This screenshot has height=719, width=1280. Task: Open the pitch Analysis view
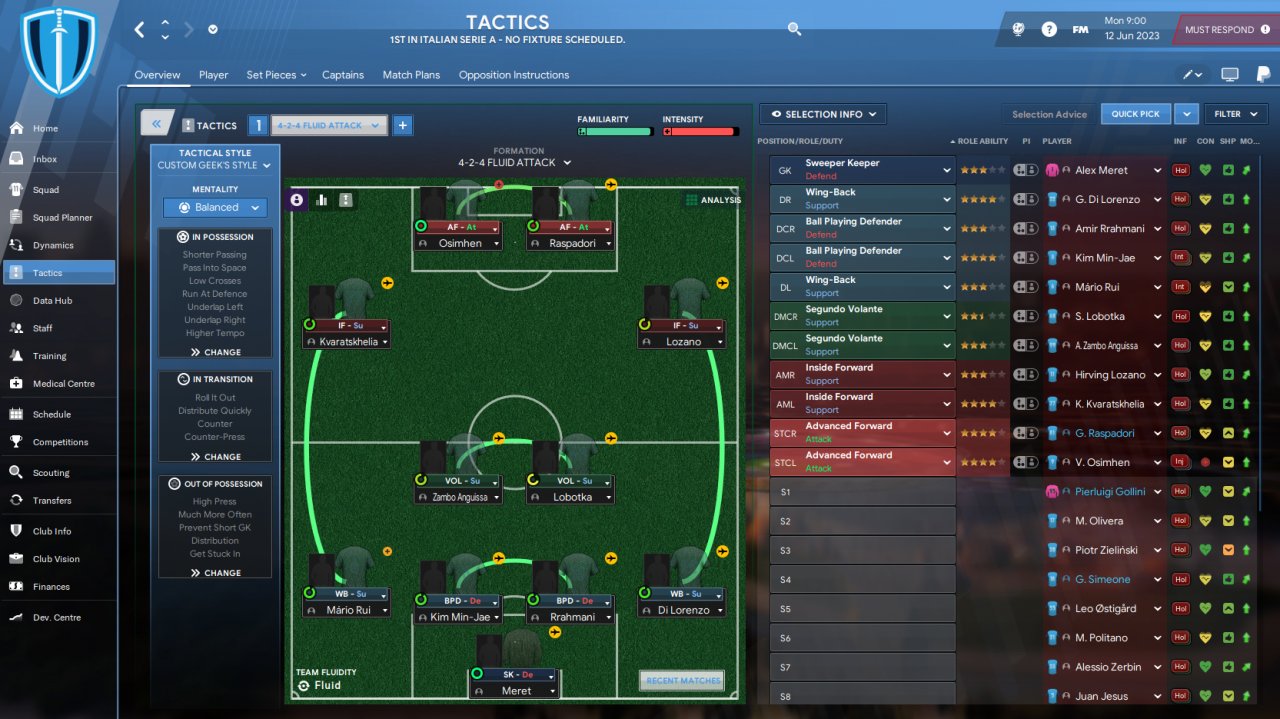click(x=713, y=200)
